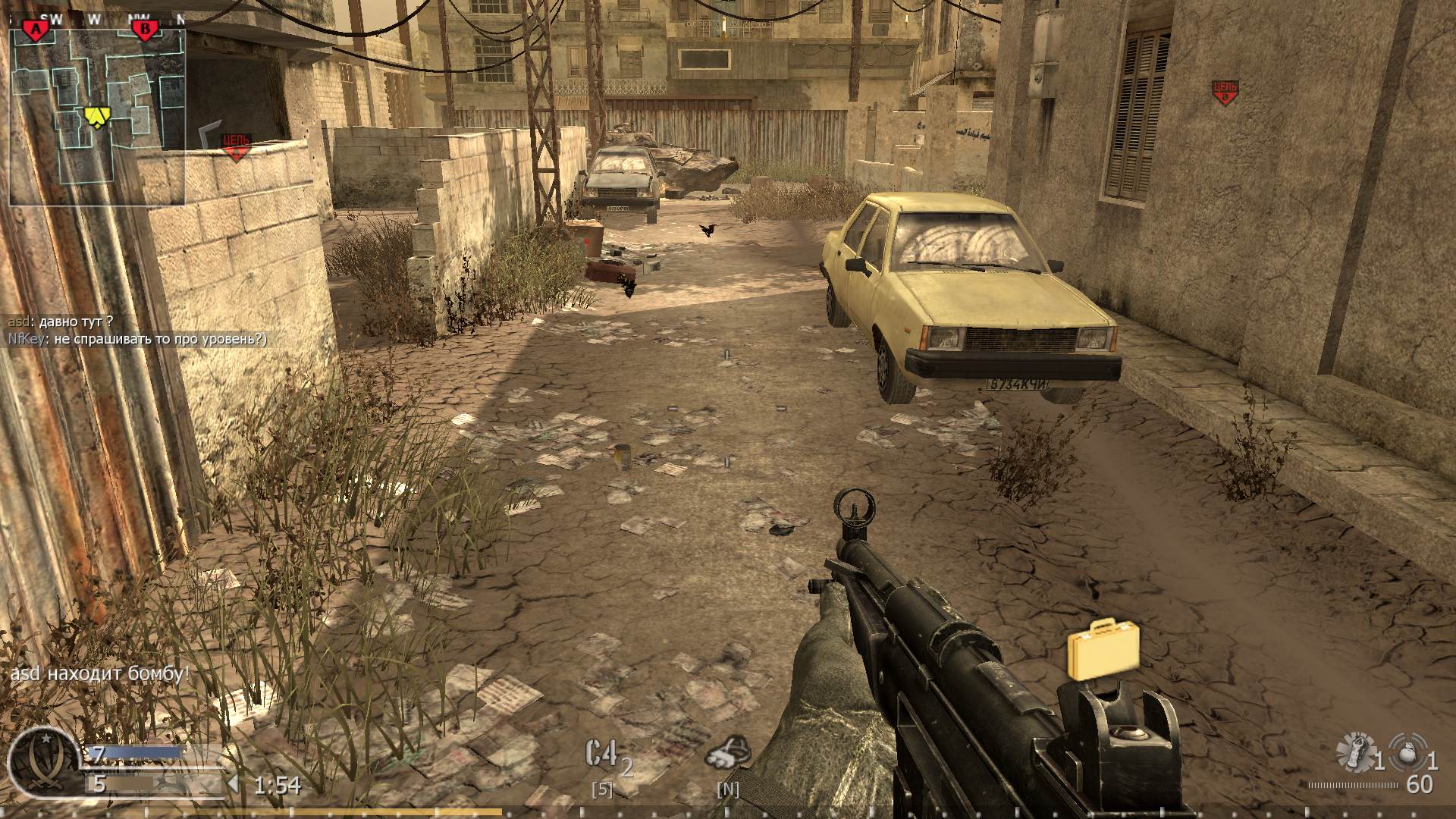Screen dimensions: 1456x819
Task: Click the yellow player arrow on the minimap
Action: [x=96, y=118]
